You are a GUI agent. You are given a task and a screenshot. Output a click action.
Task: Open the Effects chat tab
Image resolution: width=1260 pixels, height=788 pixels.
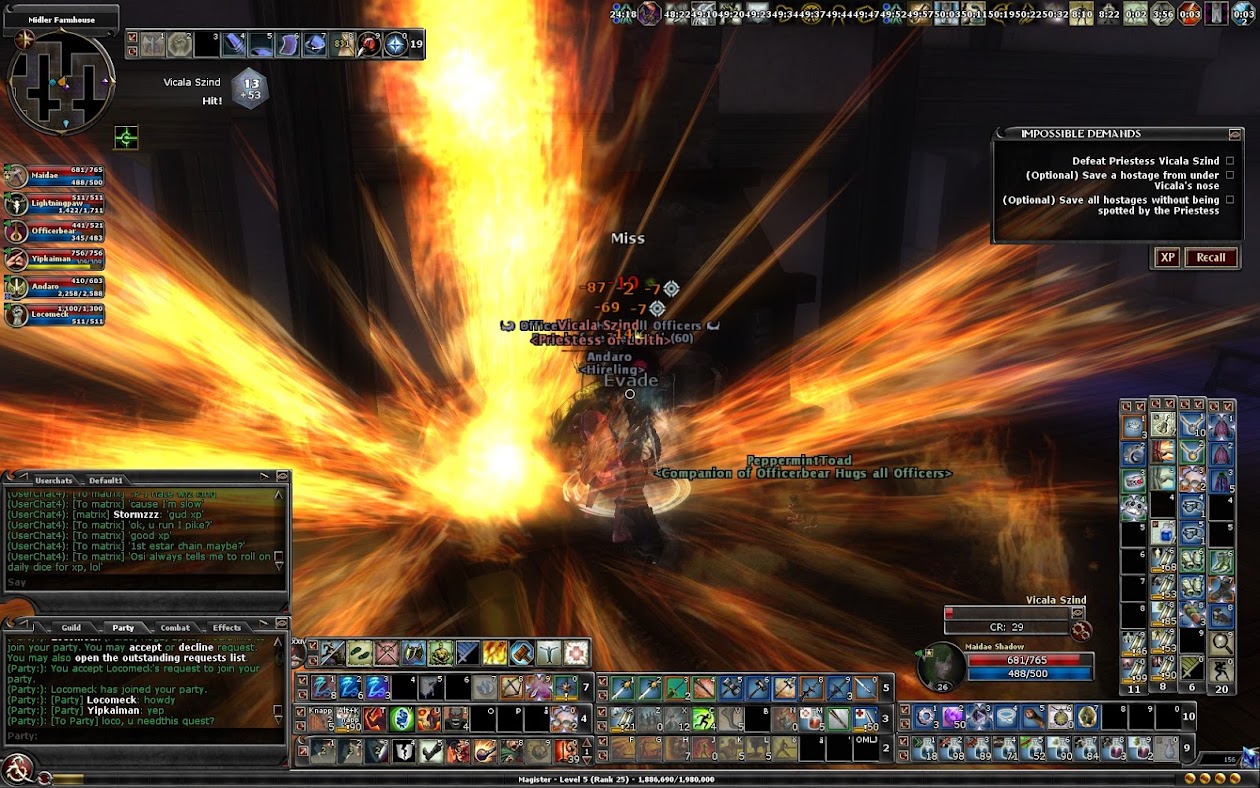pos(227,628)
